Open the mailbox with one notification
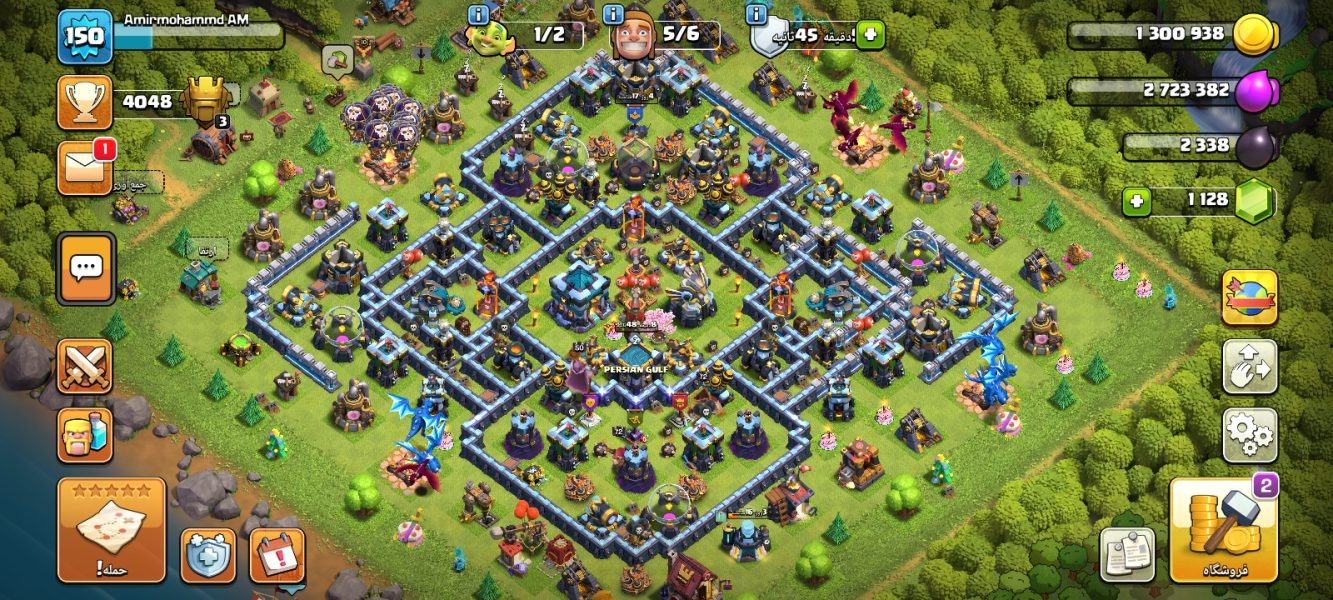The image size is (1333, 600). (x=84, y=167)
